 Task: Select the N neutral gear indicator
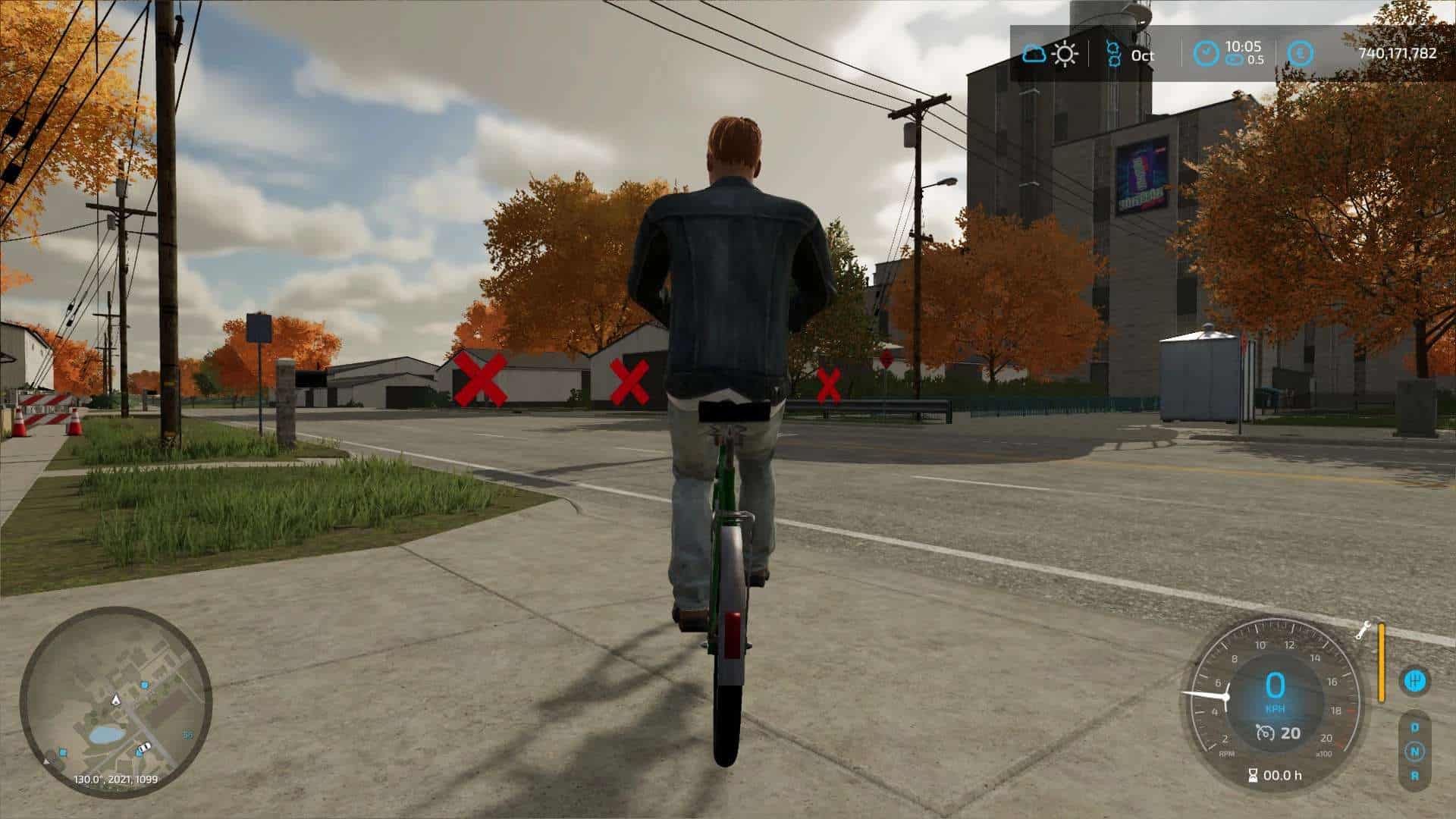click(1414, 752)
